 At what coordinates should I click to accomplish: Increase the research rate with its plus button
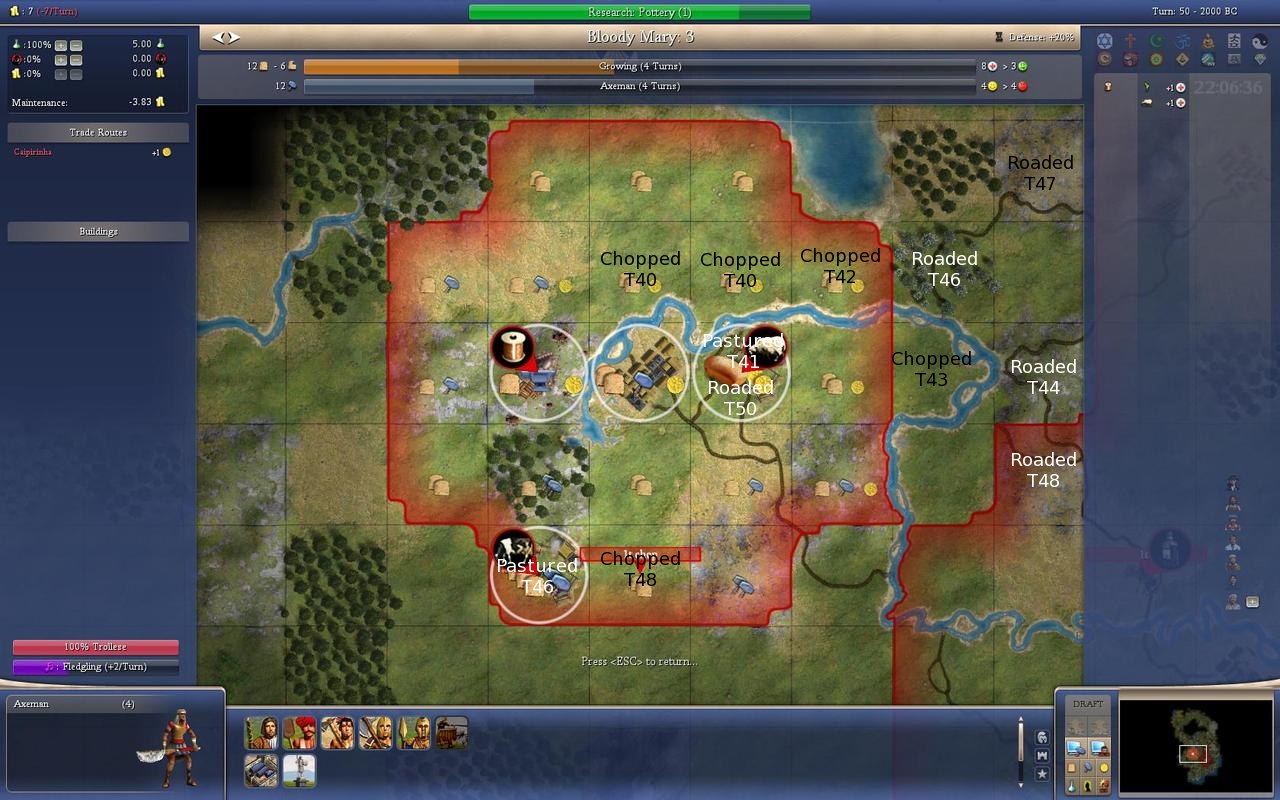coord(61,45)
